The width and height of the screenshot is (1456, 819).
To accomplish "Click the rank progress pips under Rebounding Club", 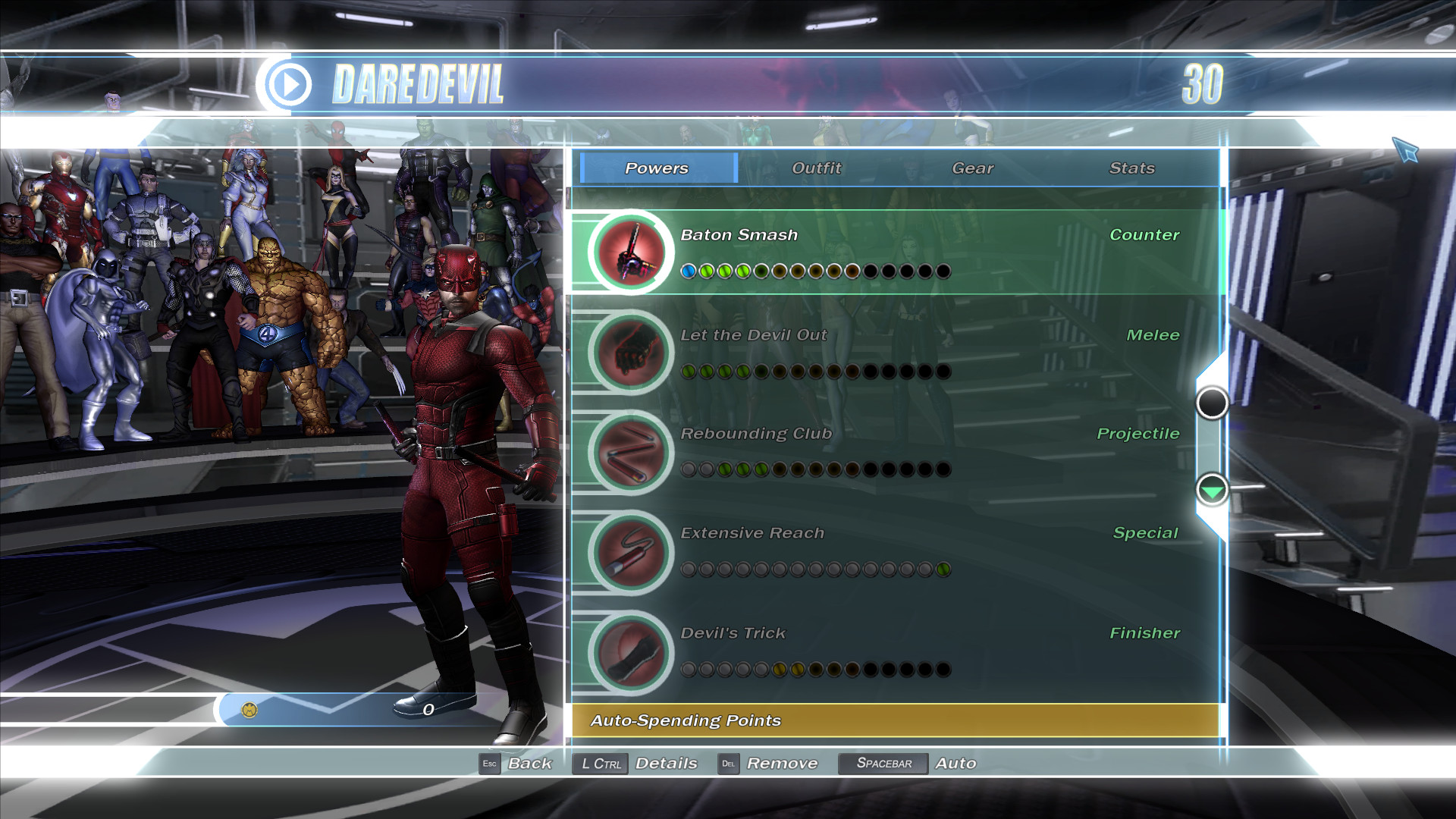I will pos(815,470).
